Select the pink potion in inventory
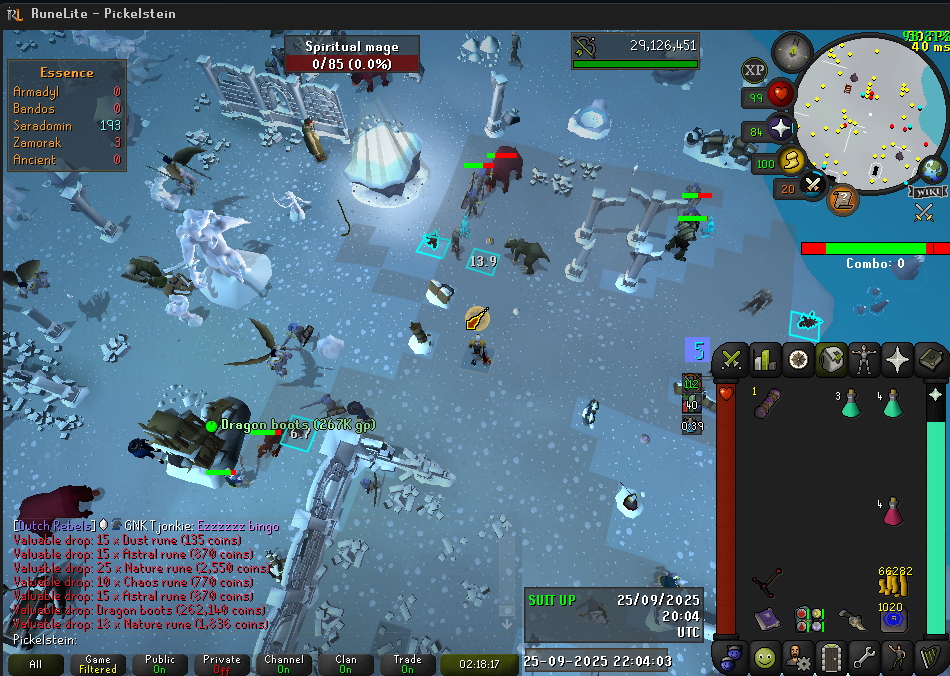 [892, 512]
